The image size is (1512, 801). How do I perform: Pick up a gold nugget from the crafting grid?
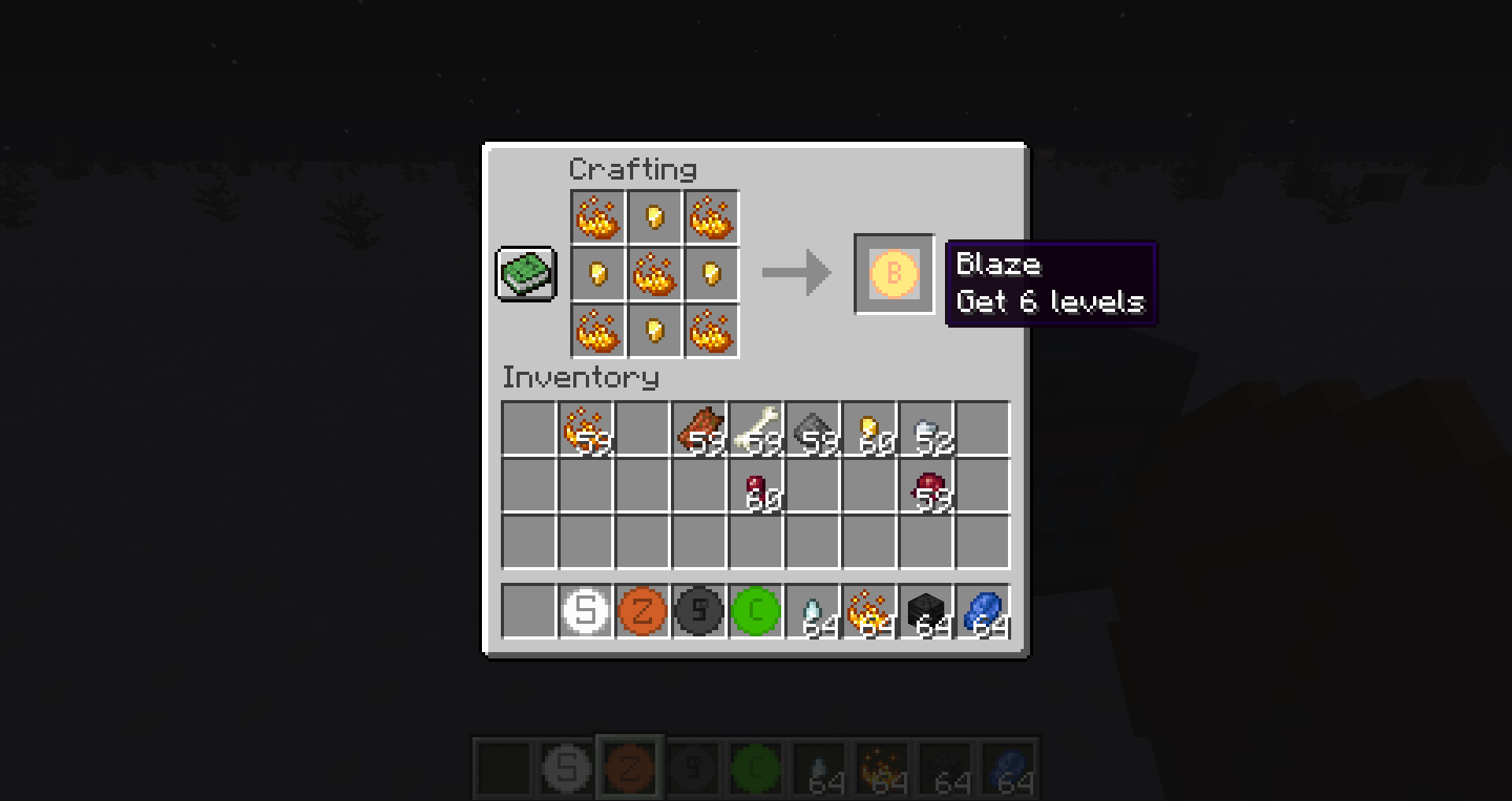pos(654,218)
